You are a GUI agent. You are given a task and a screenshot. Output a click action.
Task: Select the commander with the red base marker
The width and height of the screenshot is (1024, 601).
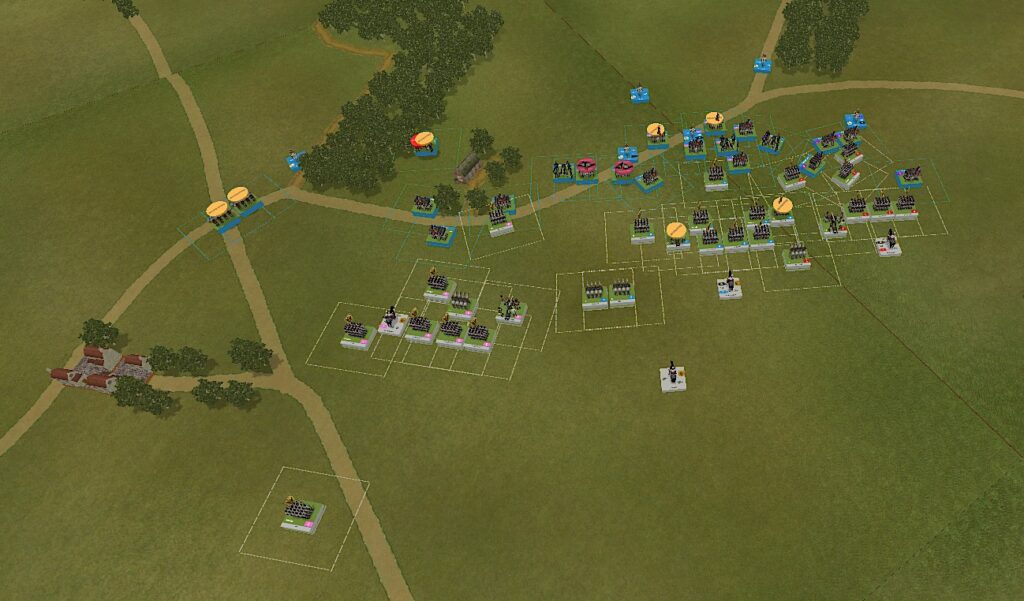coord(888,243)
